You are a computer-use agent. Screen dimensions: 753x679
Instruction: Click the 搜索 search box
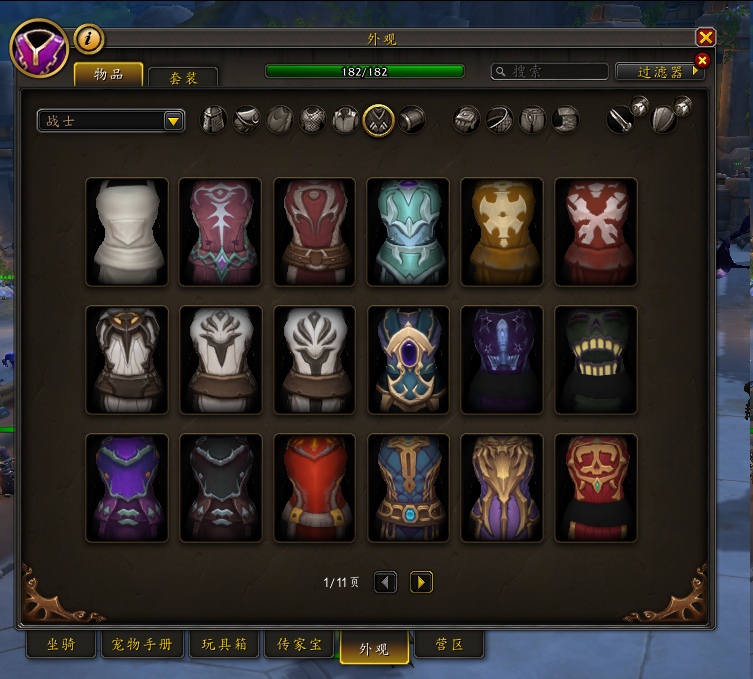click(550, 72)
